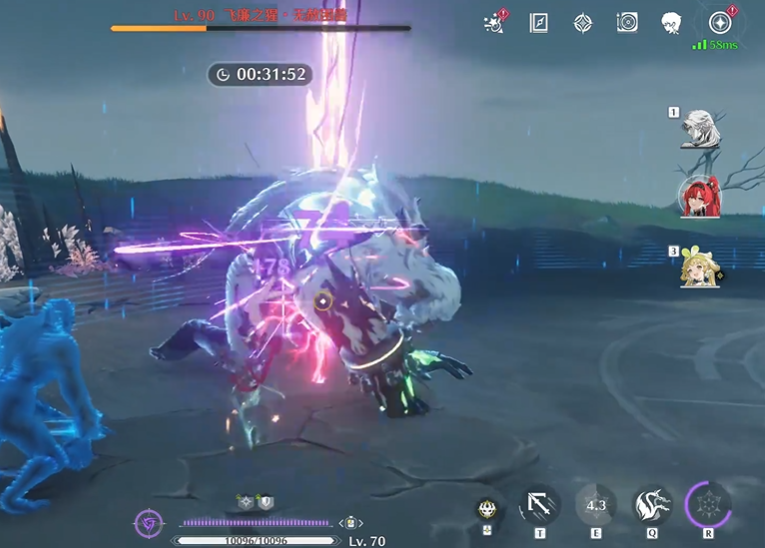The image size is (765, 548).
Task: Click the purple circular emblem beside energy bar
Action: tap(149, 523)
